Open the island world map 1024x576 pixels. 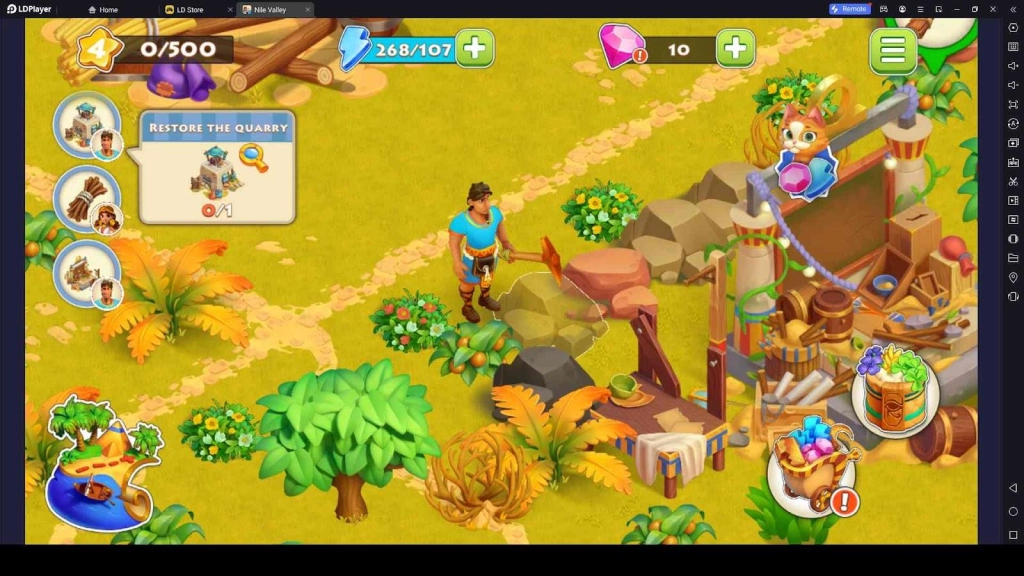[100, 463]
